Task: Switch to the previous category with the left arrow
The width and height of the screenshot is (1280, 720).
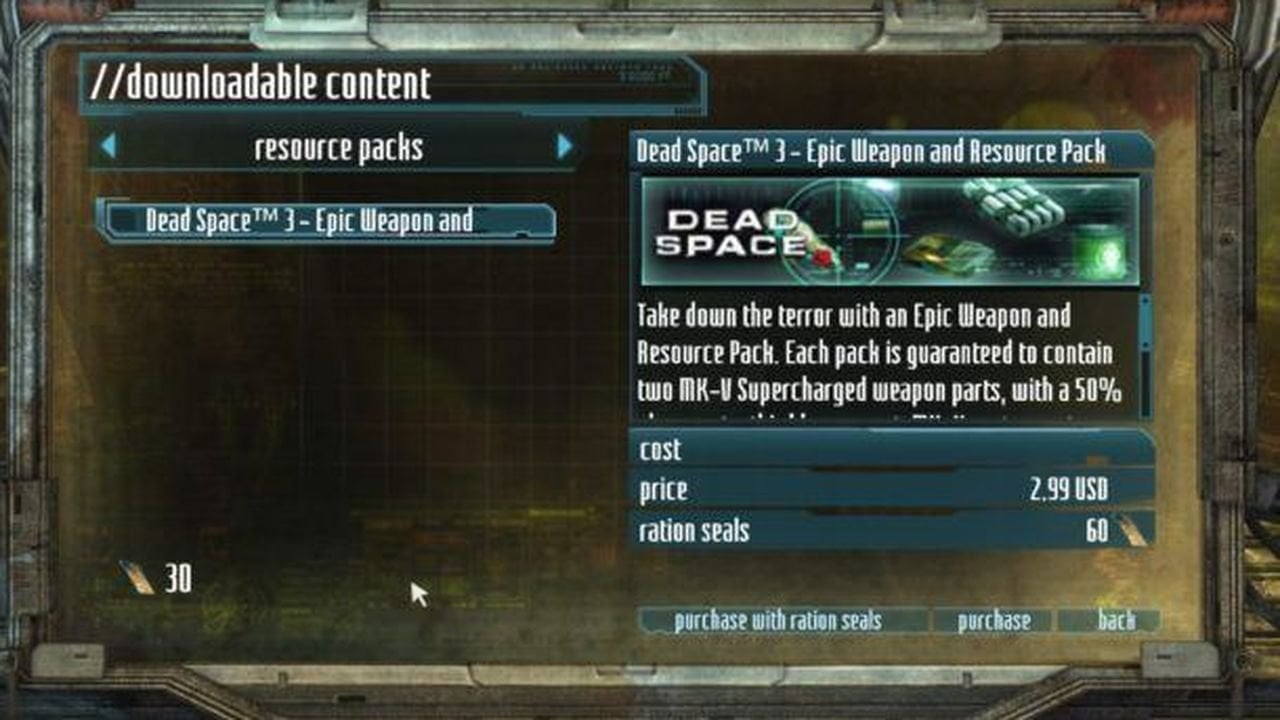Action: 108,147
